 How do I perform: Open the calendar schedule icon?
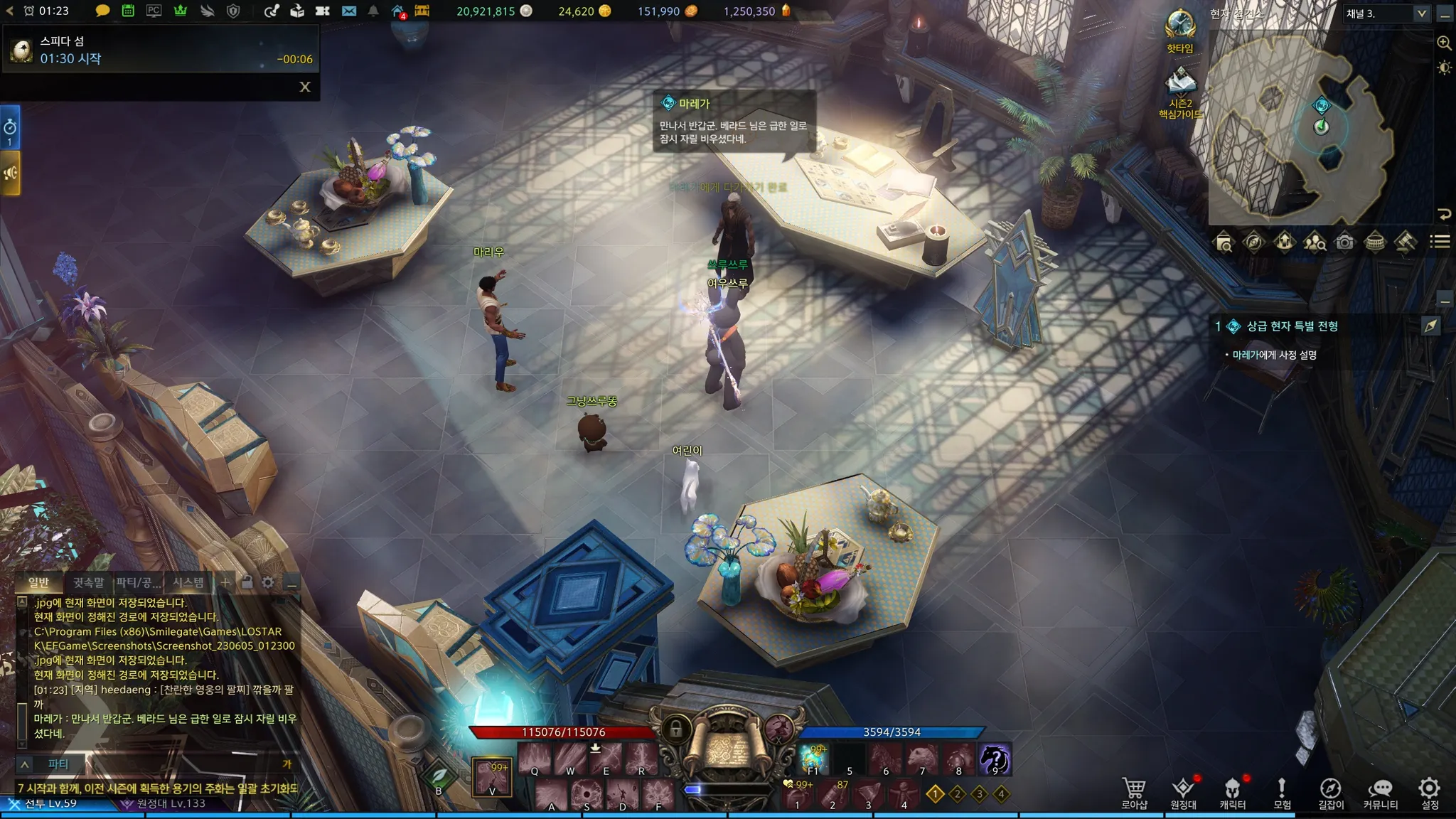click(x=128, y=11)
